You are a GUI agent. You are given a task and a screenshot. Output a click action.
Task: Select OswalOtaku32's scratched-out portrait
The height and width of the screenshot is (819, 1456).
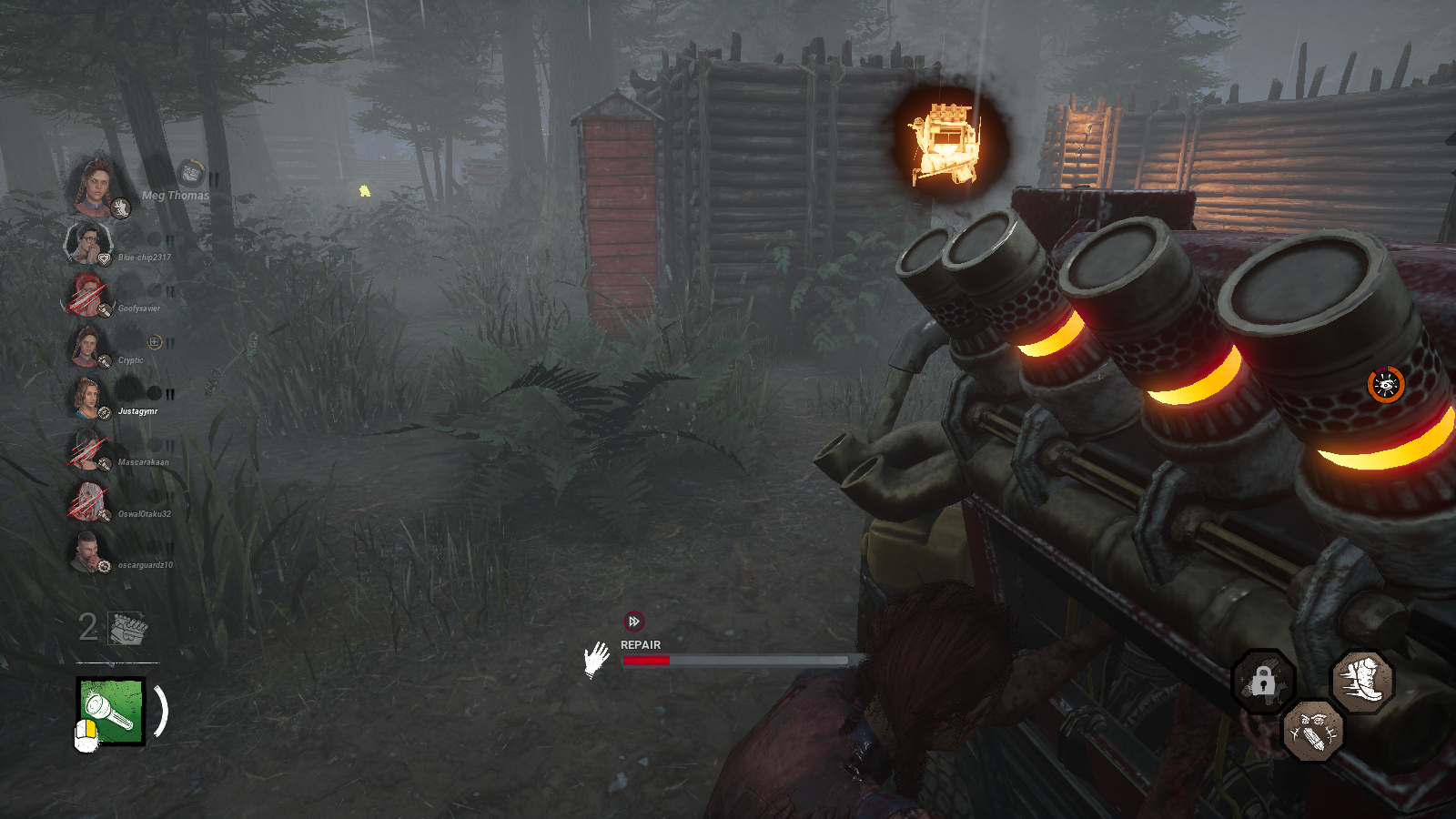point(86,500)
